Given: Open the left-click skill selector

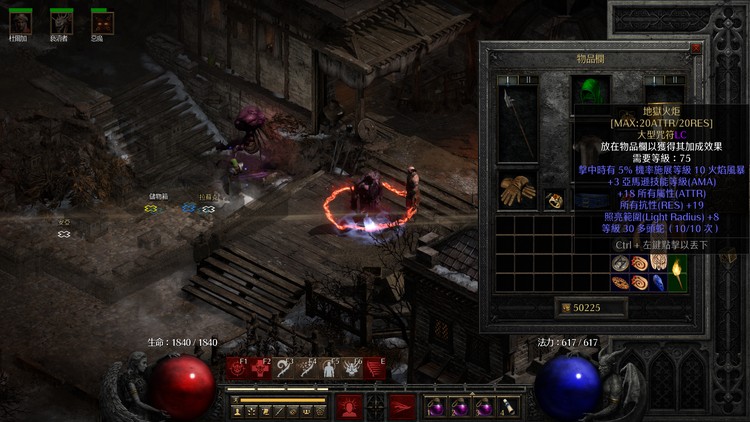Looking at the screenshot, I should click(348, 406).
